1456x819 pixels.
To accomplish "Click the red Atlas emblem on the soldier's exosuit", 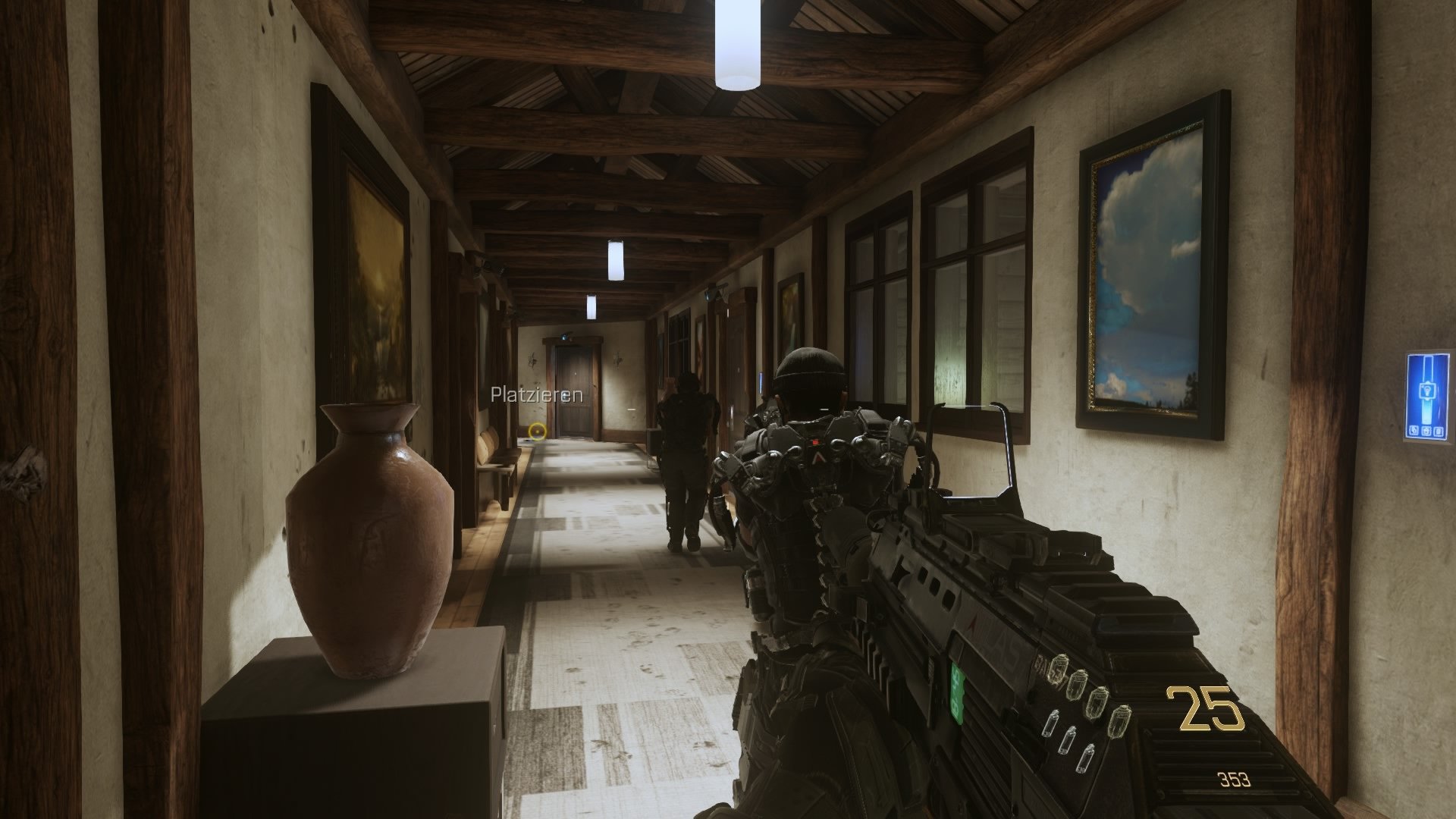I will click(818, 459).
